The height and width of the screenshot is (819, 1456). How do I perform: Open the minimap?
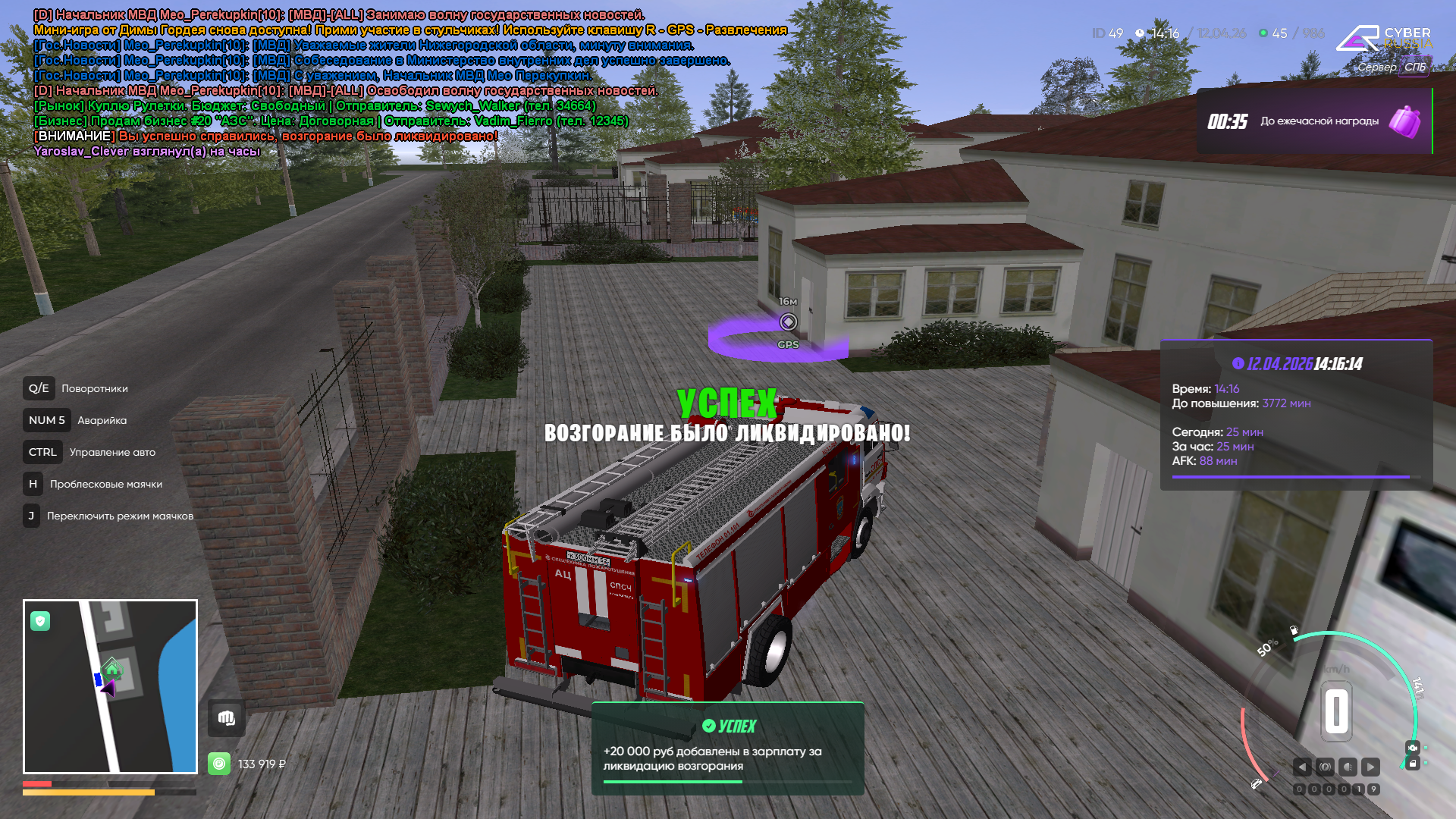click(110, 686)
